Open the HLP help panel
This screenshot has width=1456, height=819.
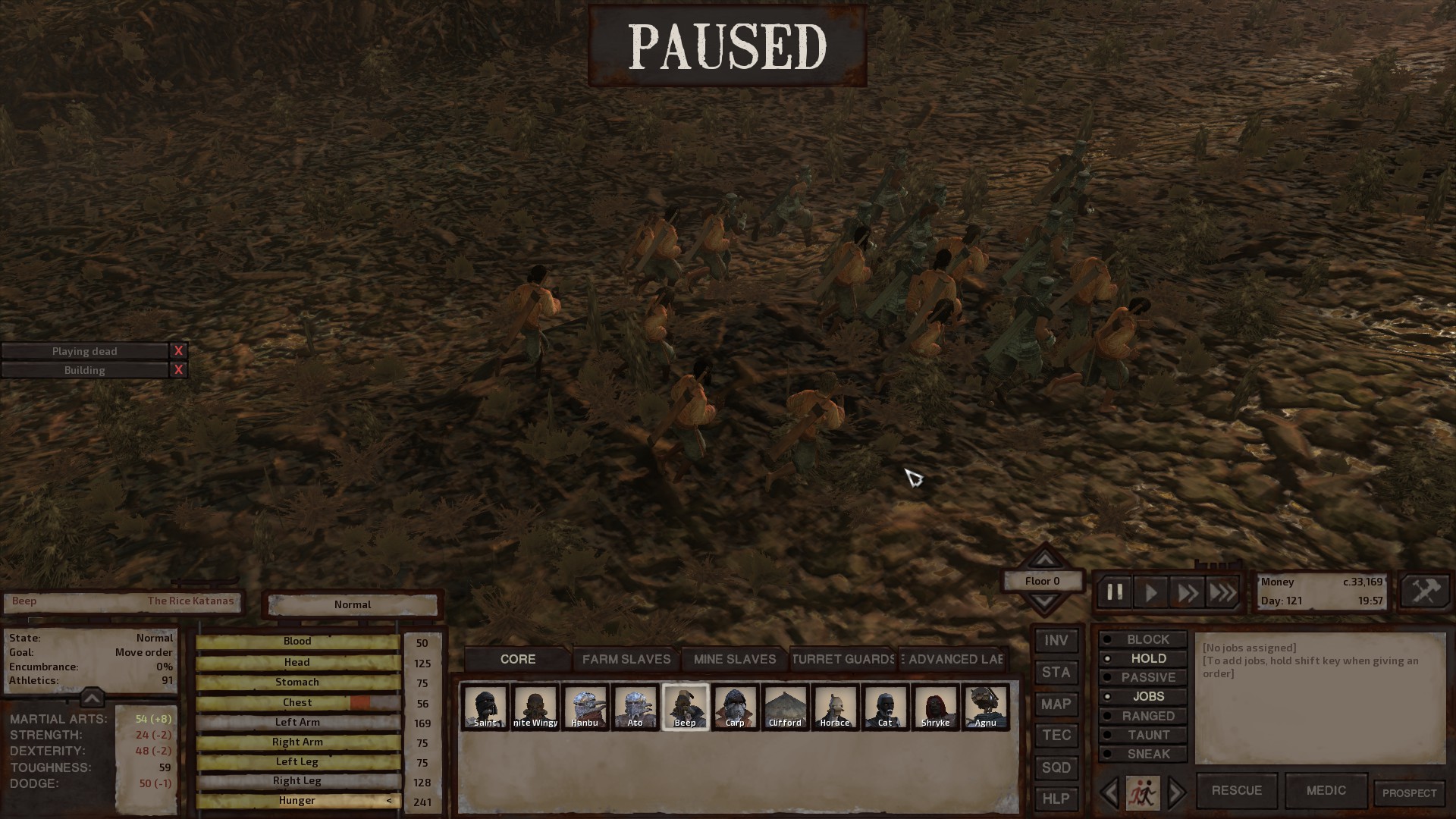coord(1056,799)
